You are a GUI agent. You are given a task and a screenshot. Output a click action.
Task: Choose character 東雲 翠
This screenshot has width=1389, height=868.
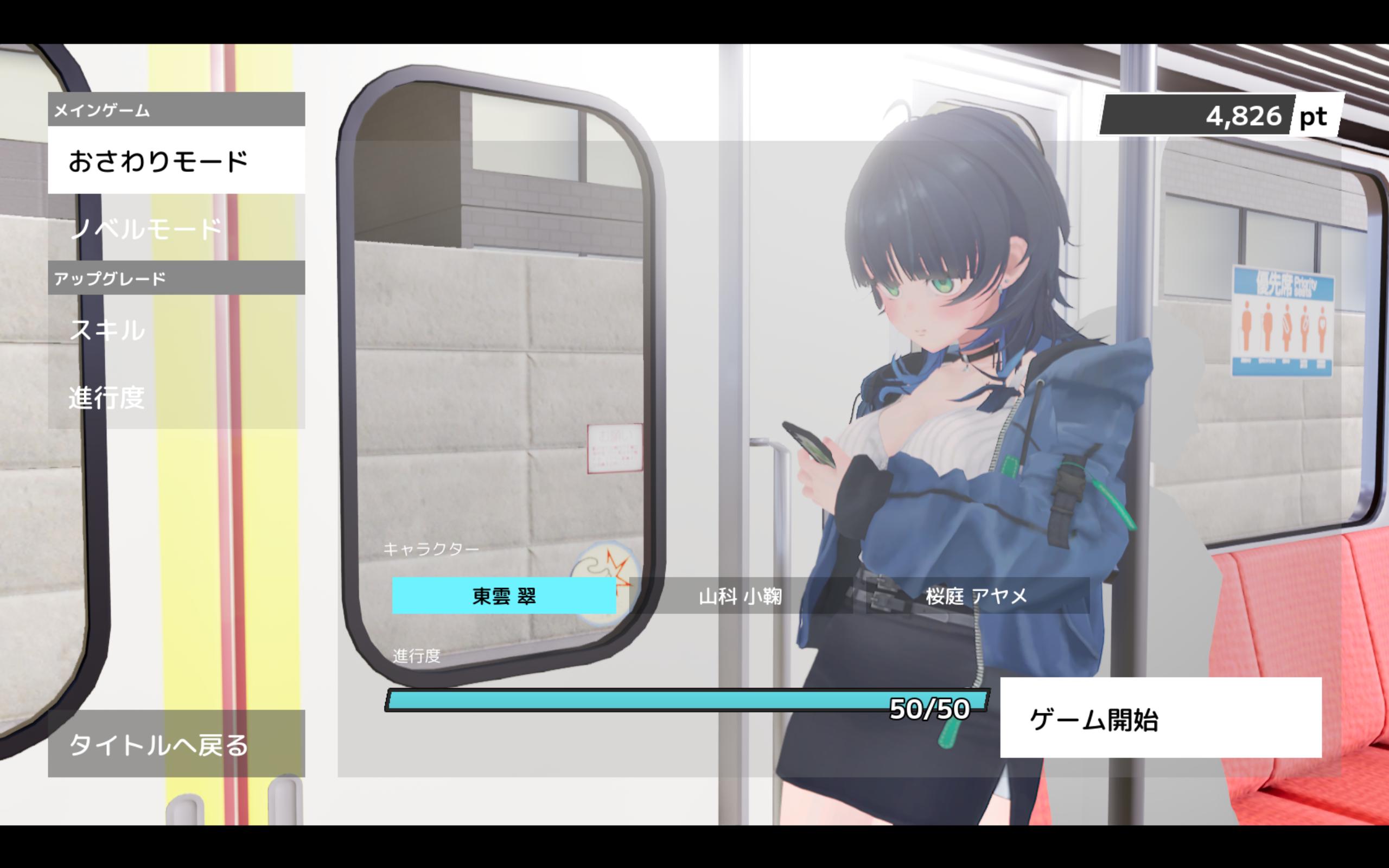504,596
